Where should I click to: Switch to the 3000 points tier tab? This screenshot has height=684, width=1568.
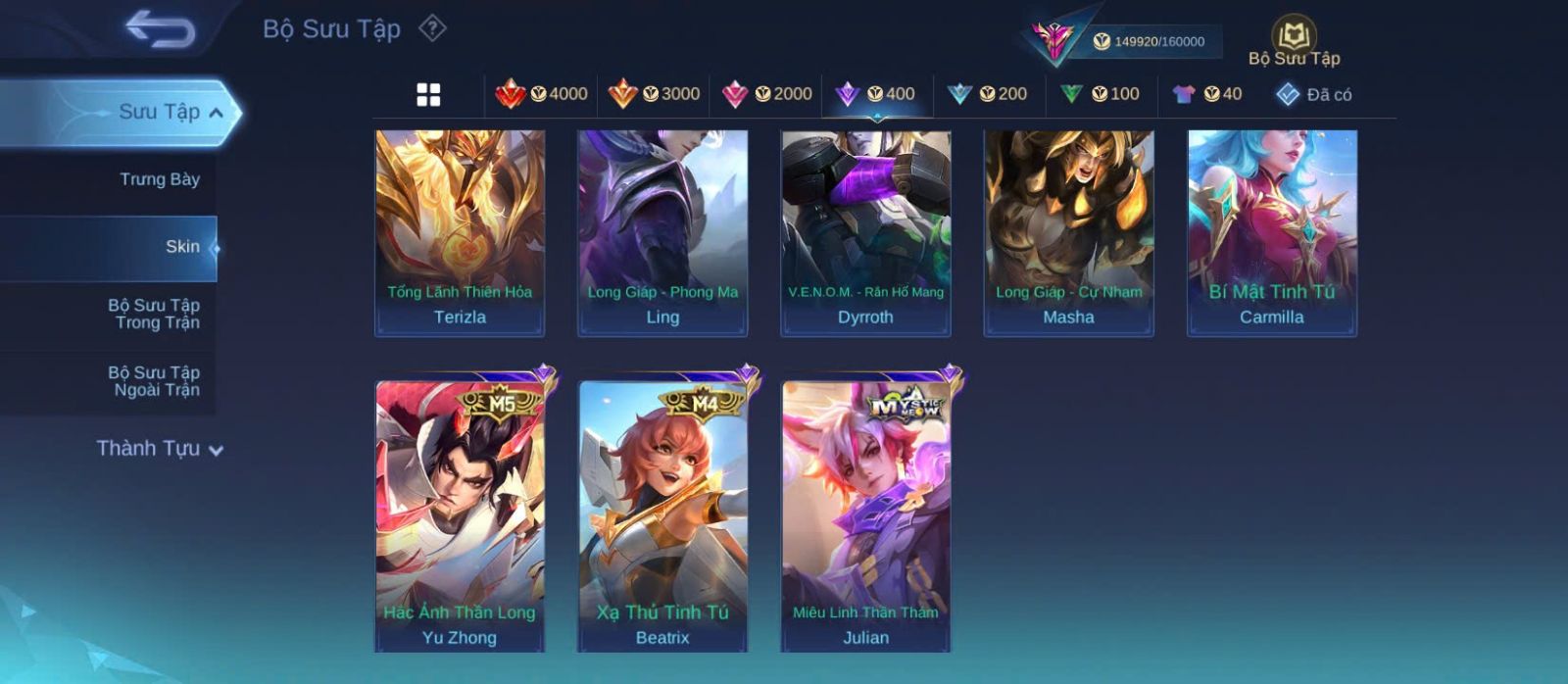click(654, 94)
